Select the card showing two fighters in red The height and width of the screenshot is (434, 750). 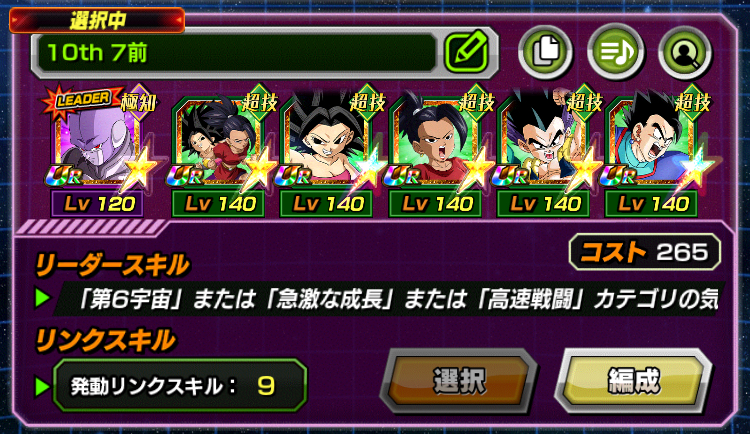216,145
